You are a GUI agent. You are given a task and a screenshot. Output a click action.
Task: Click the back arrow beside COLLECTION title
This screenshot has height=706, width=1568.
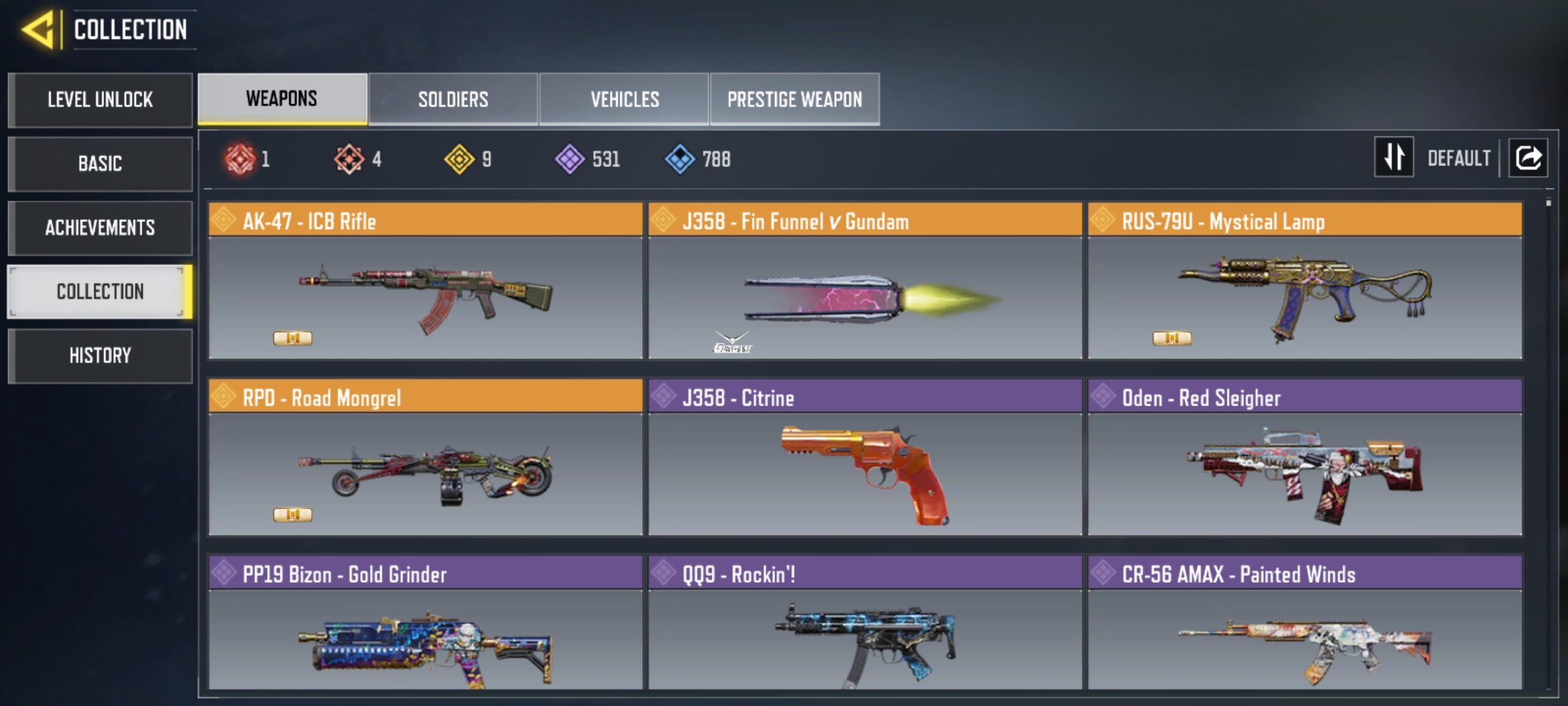[x=37, y=29]
